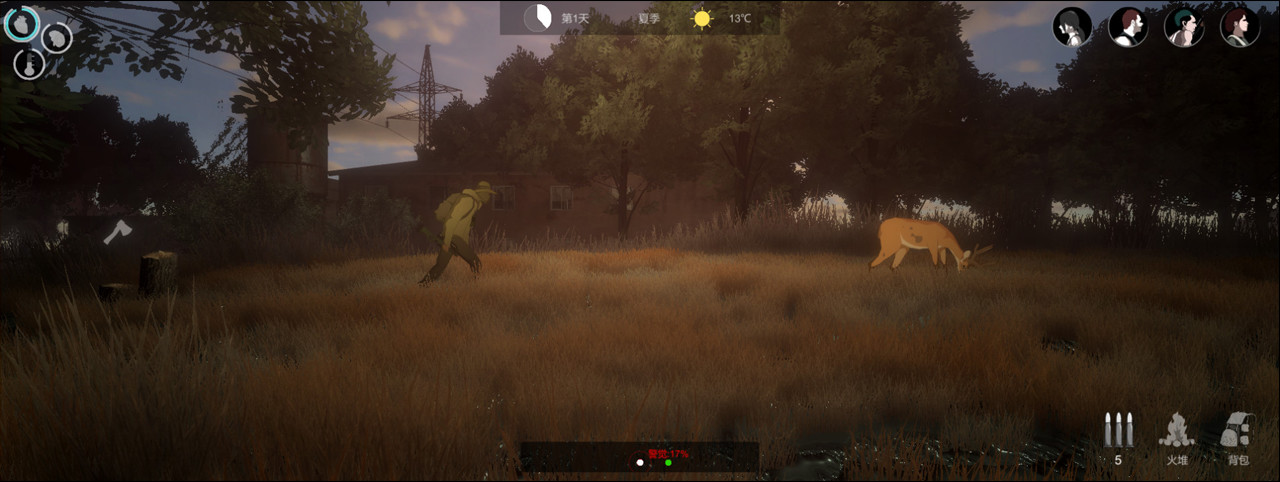Choose the red-haired survivor in black vest

[x=1128, y=27]
